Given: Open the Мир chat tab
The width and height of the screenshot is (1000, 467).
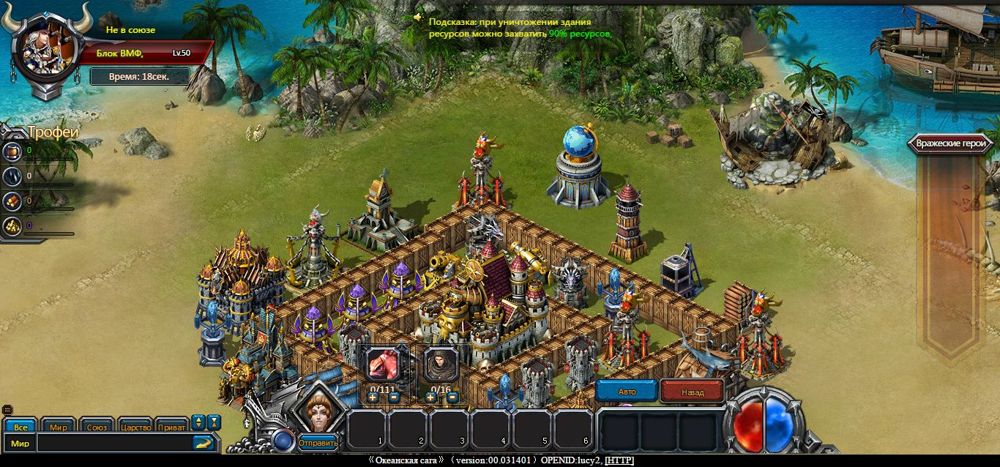Looking at the screenshot, I should point(59,425).
